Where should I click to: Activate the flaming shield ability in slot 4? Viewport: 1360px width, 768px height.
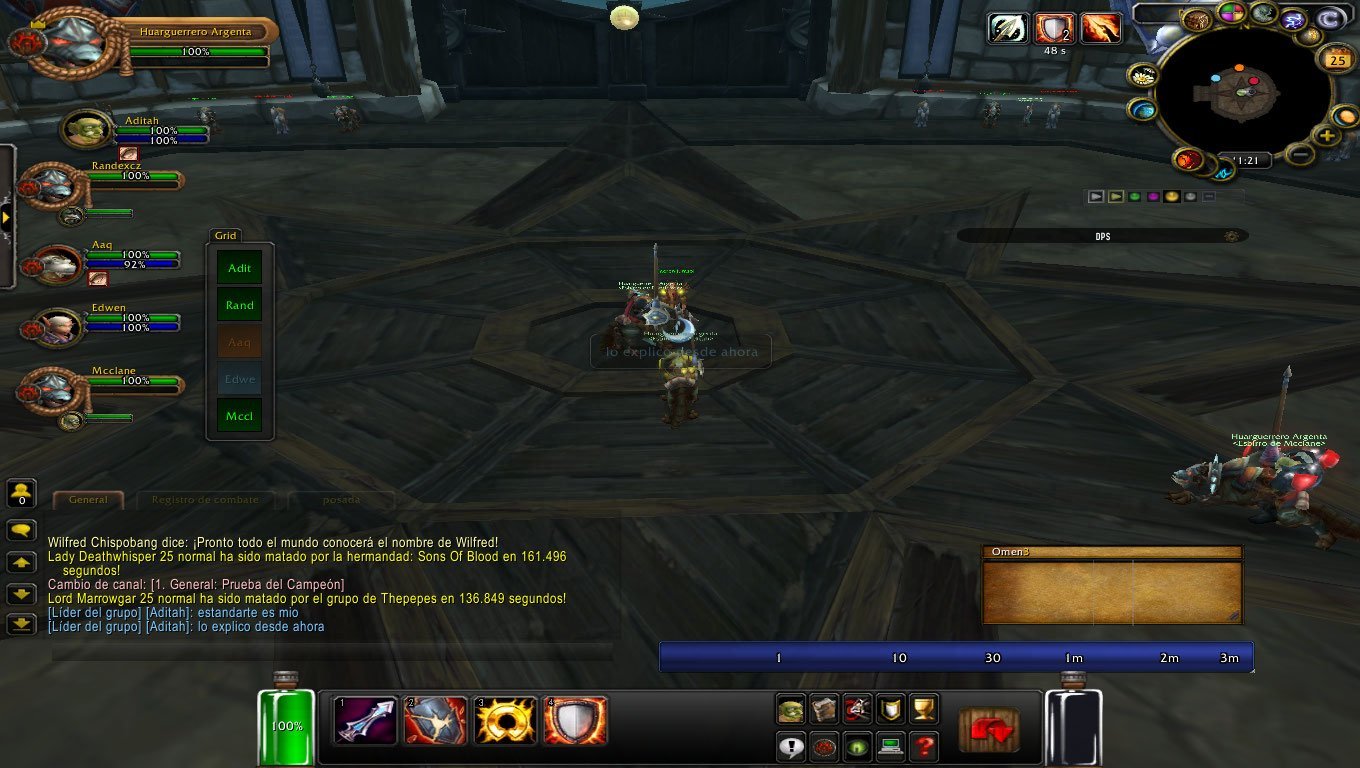(x=575, y=720)
